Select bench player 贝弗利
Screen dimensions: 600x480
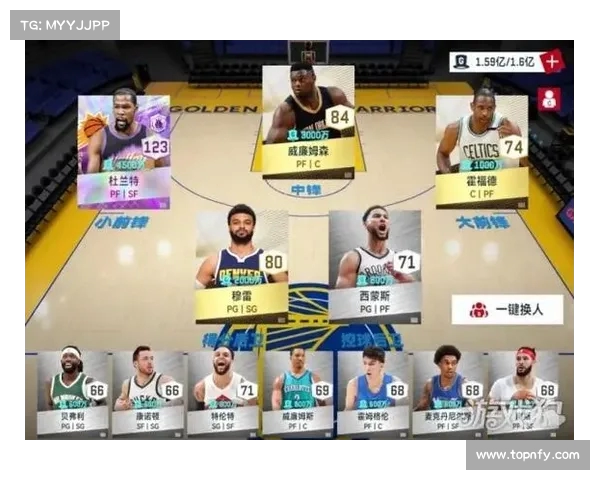pyautogui.click(x=73, y=392)
